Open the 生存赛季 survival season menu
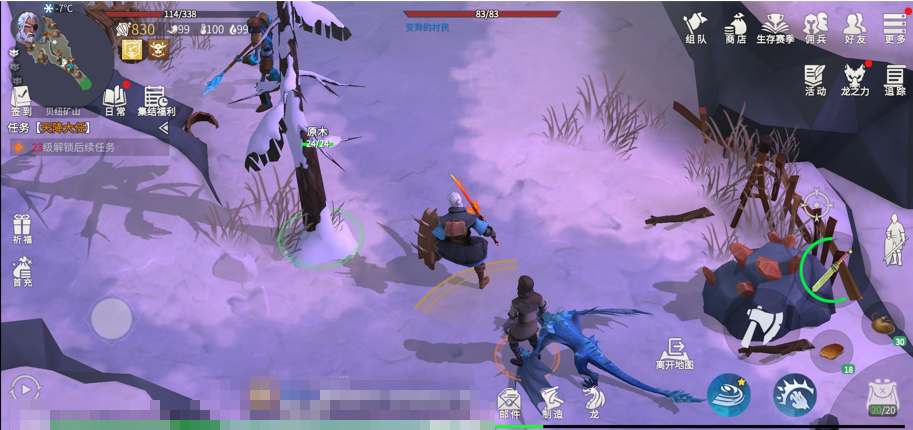This screenshot has height=430, width=913. [x=775, y=27]
